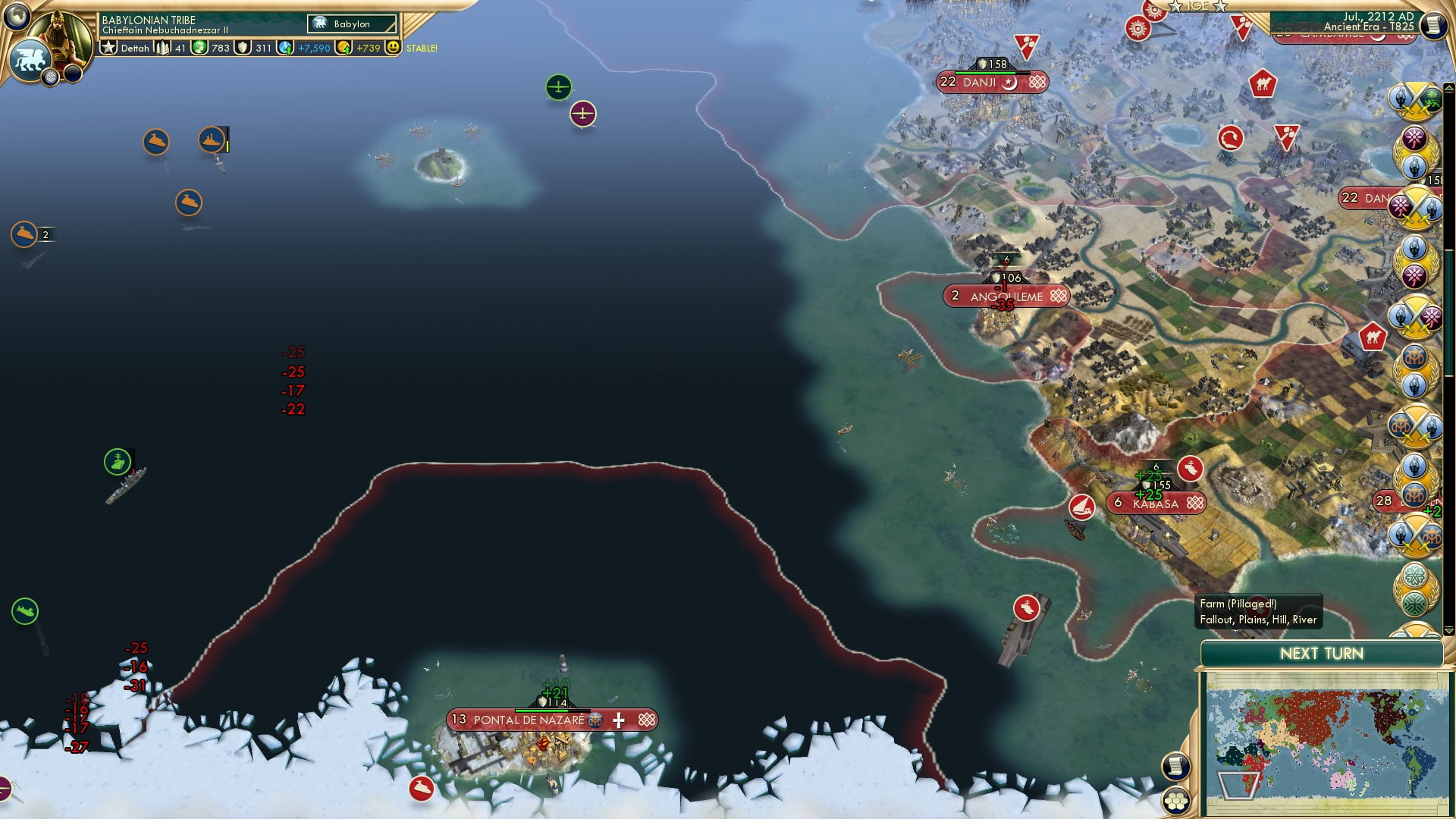Toggle the notification log icon under the minimap
The image size is (1456, 819).
(1175, 764)
